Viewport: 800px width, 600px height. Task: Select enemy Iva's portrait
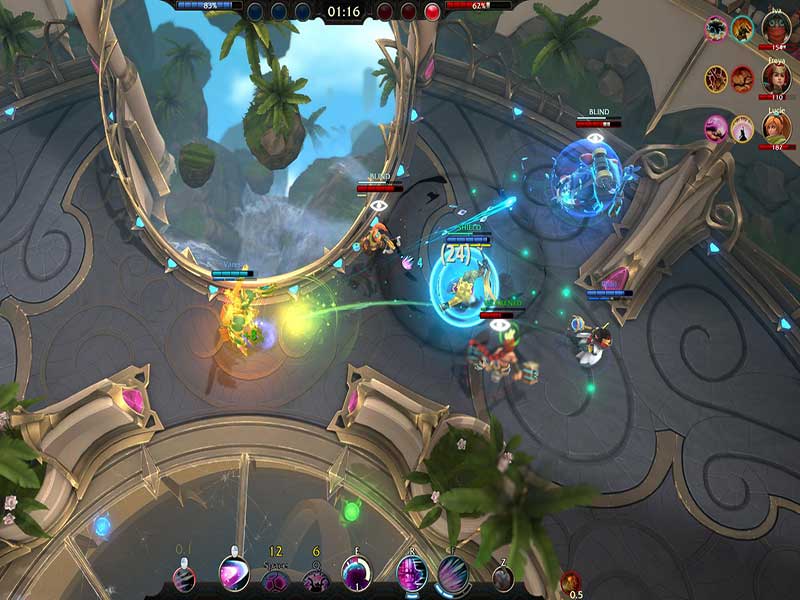776,27
